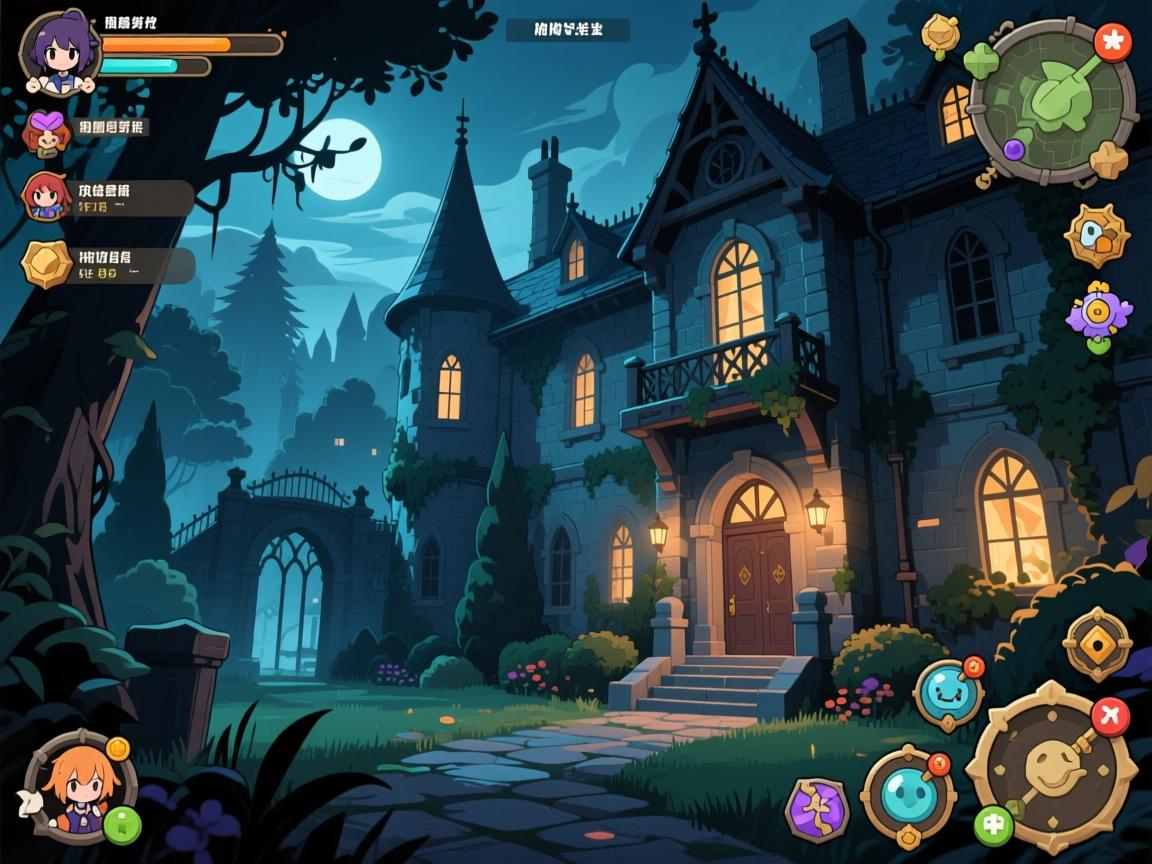Select the purple orb marker on minimap
The image size is (1152, 864).
click(x=1013, y=150)
